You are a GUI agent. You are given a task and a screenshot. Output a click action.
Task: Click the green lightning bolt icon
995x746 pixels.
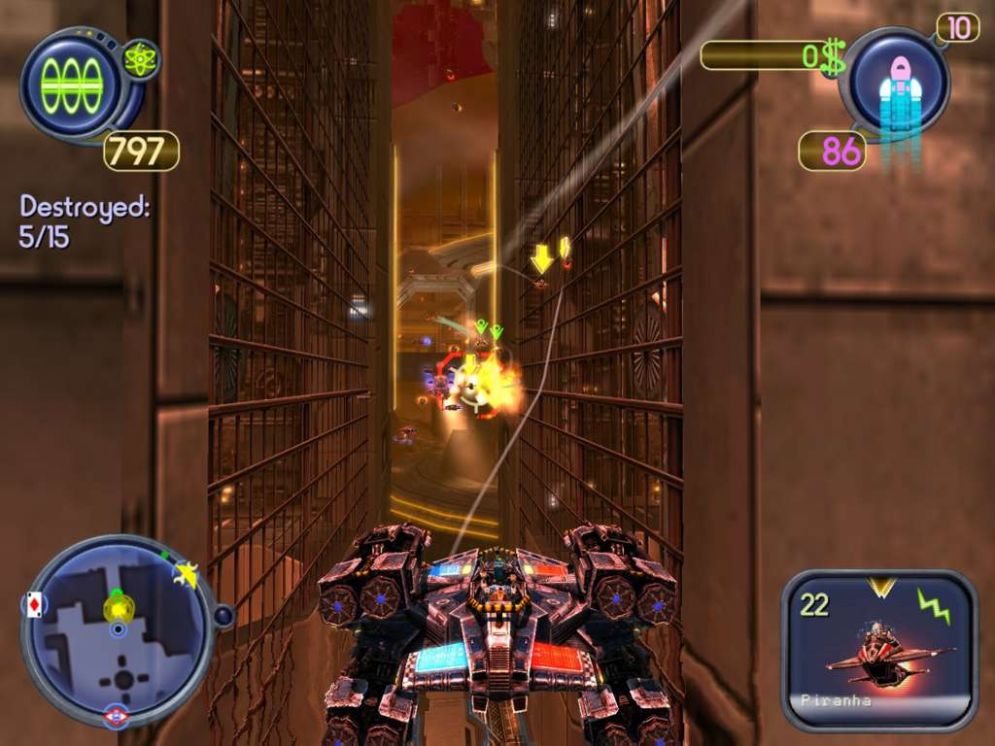tap(933, 605)
